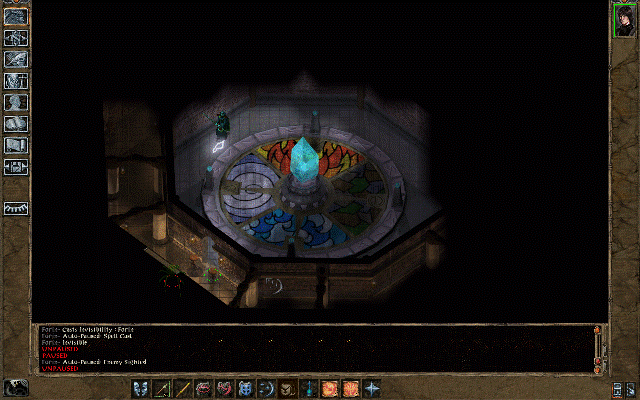Open the character record screen
The image size is (640, 400).
pos(16,102)
